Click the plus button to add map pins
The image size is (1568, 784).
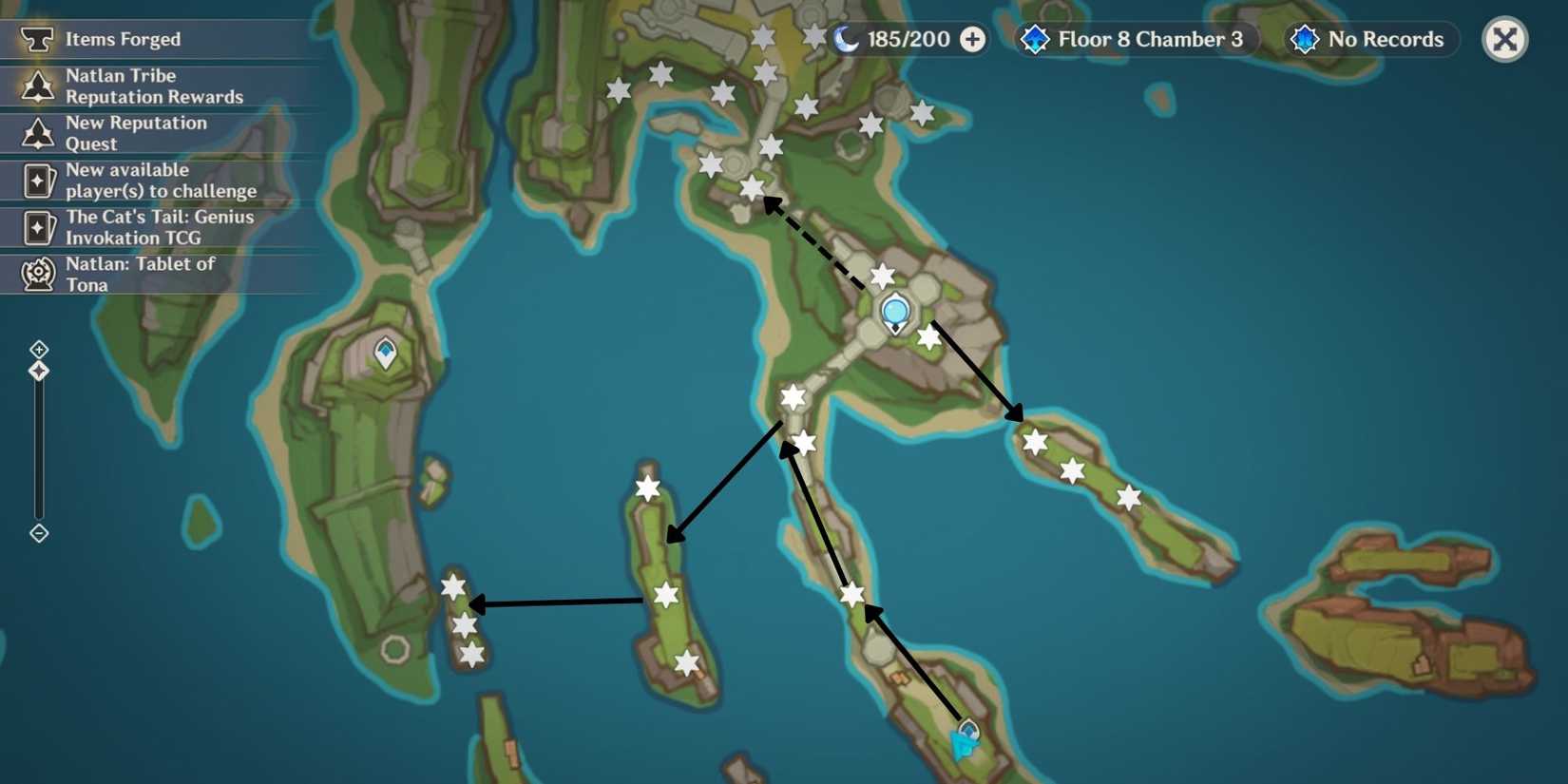[971, 39]
